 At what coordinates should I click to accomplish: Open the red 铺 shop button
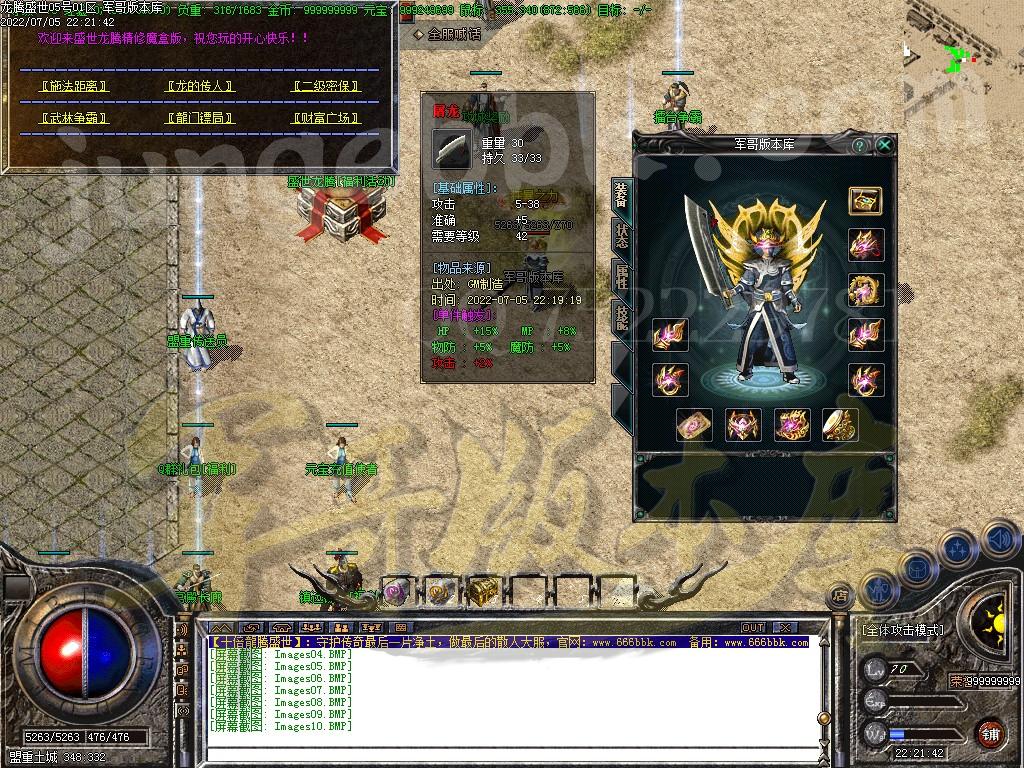point(989,733)
